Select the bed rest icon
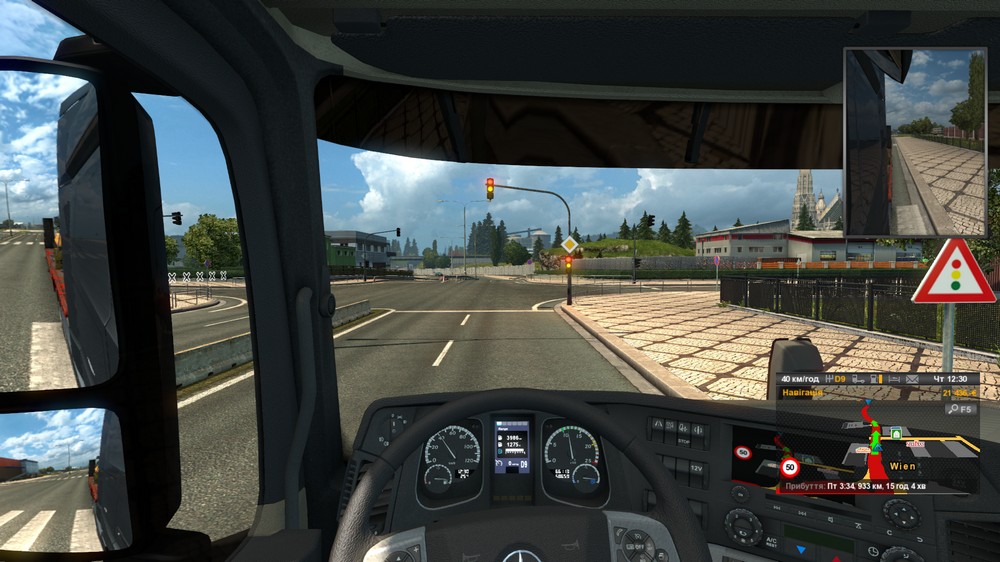Screen dimensions: 1000x562 [x=894, y=379]
